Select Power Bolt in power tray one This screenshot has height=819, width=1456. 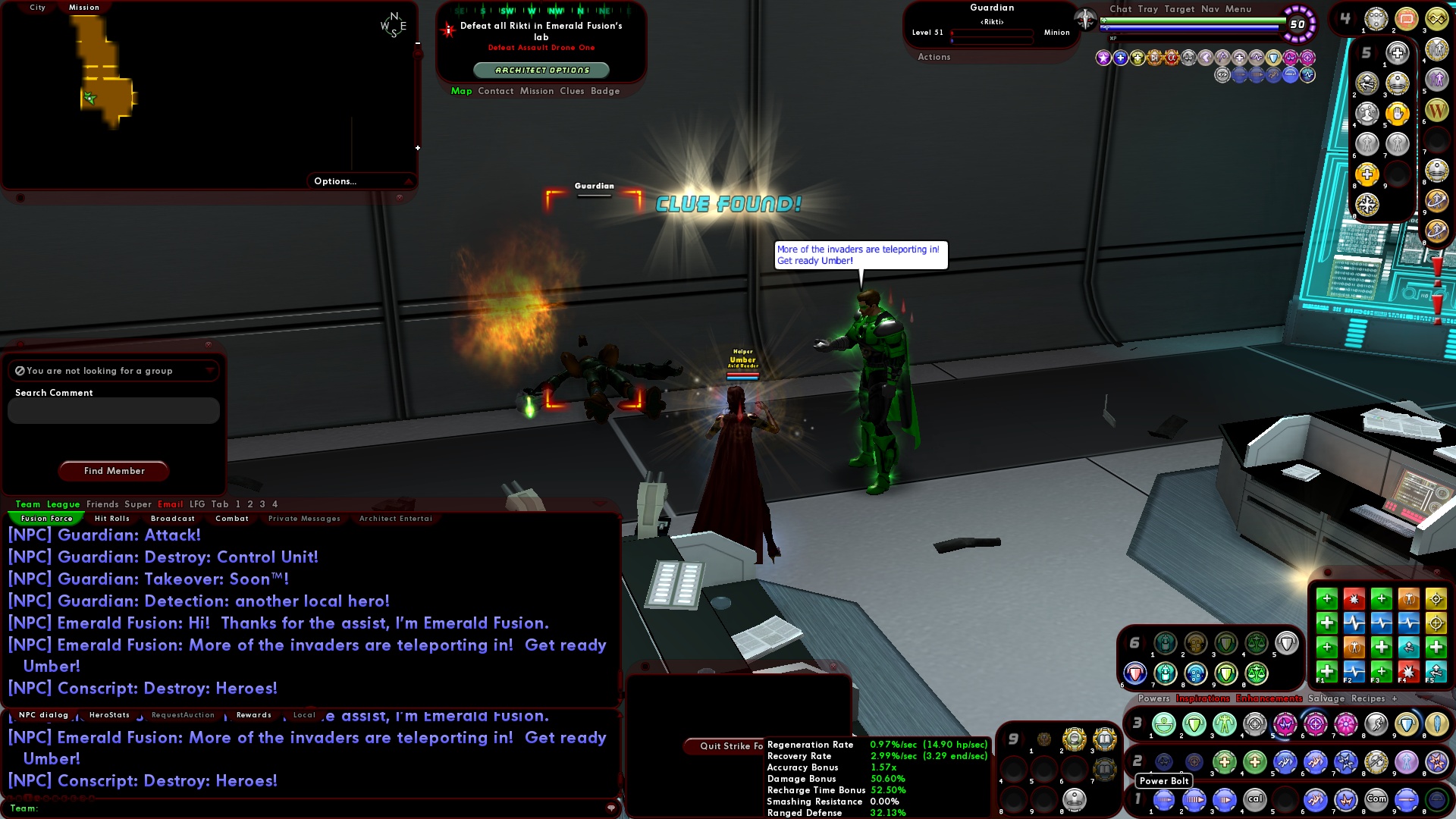click(1163, 799)
